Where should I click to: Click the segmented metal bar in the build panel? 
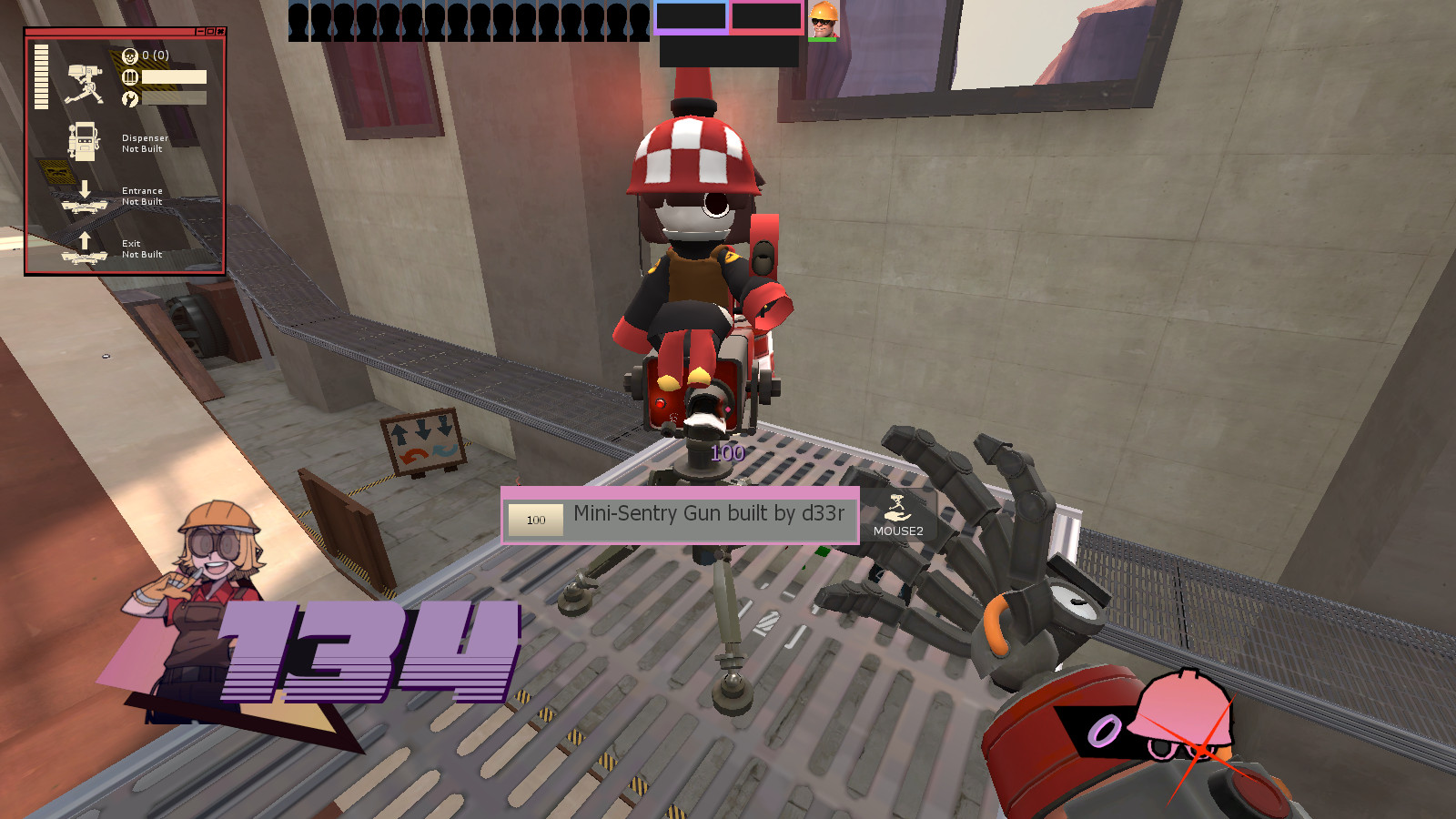click(x=41, y=76)
